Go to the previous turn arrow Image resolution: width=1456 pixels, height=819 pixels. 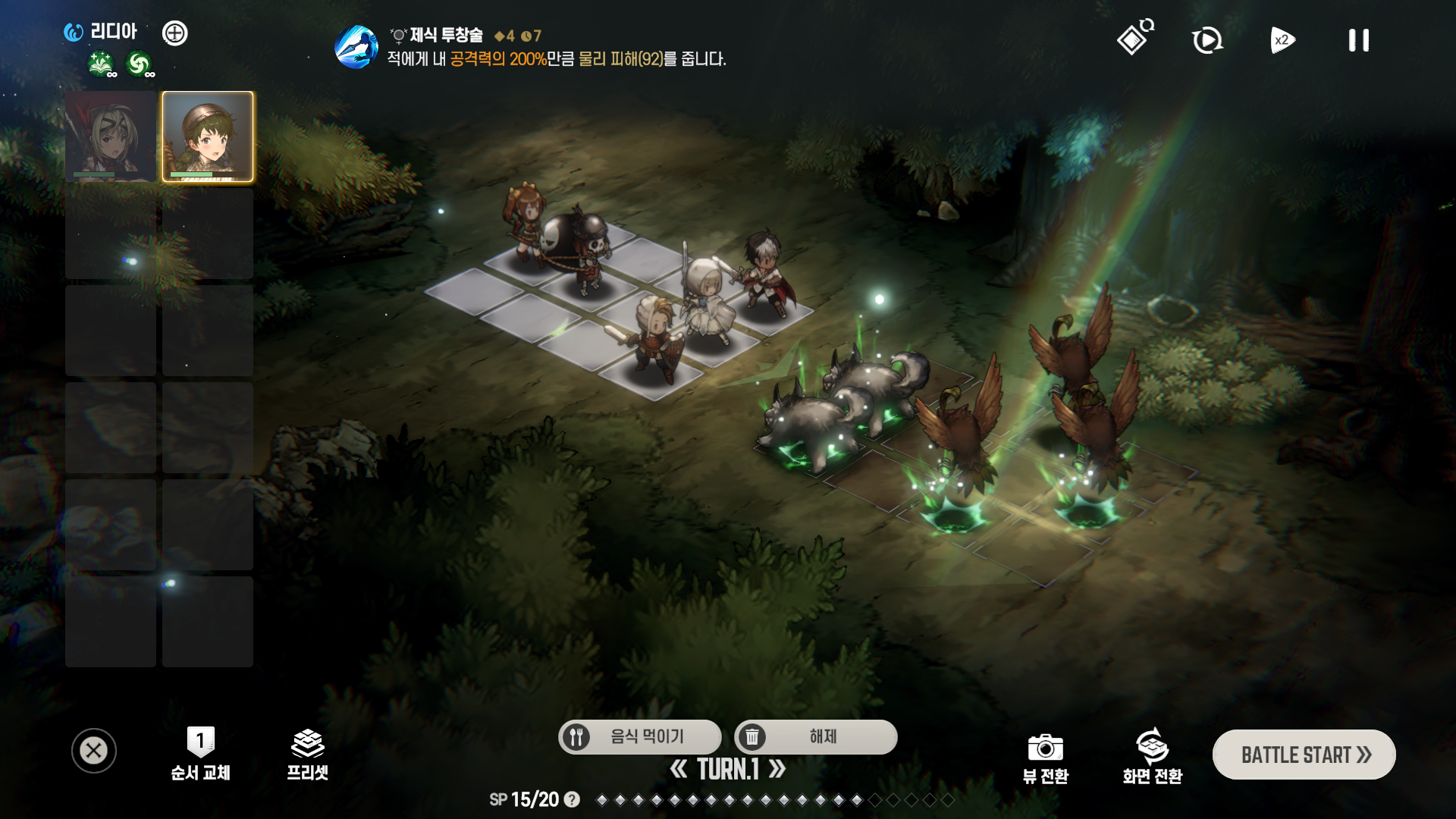[x=679, y=770]
